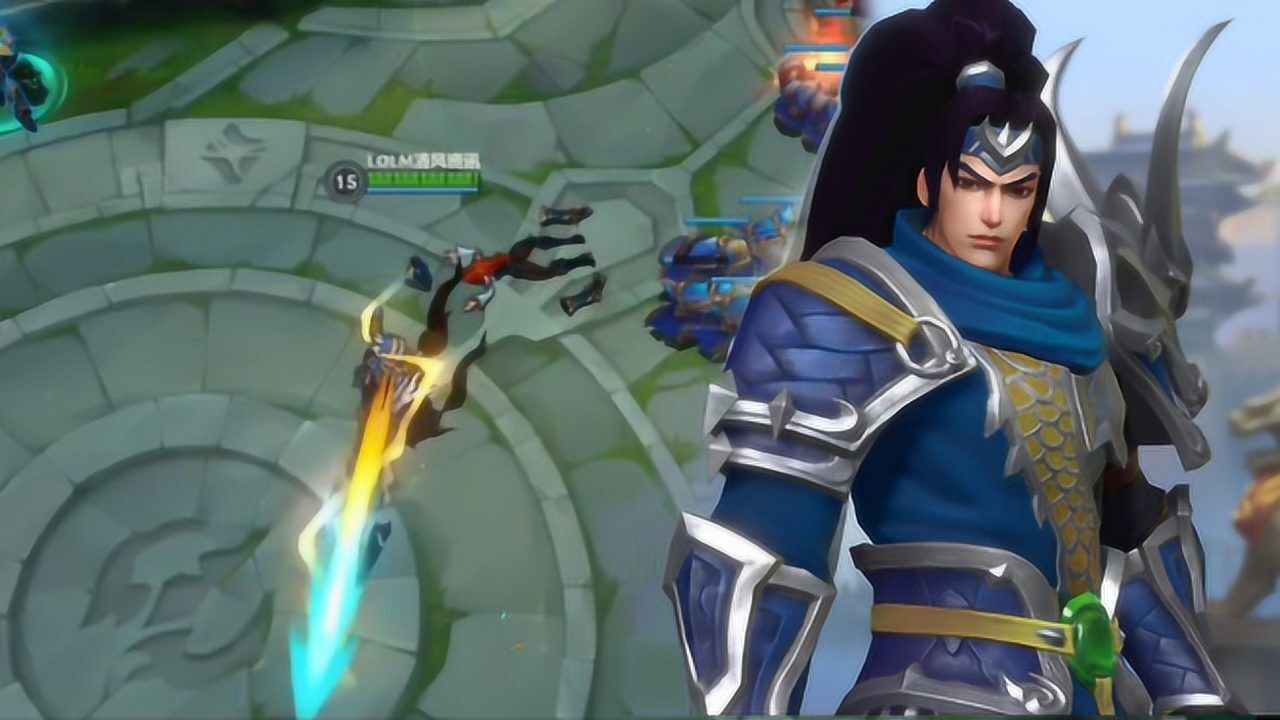This screenshot has height=720, width=1280.
Task: Select the blue mana bar below the health bar
Action: point(425,192)
